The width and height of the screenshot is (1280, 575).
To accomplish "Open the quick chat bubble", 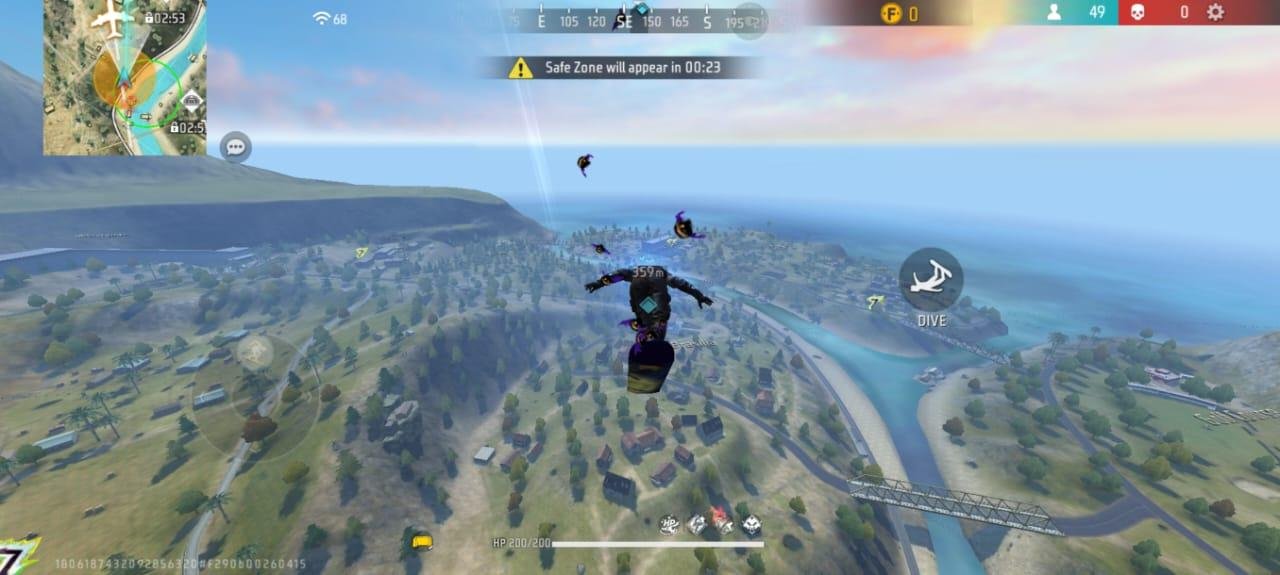I will coord(236,147).
